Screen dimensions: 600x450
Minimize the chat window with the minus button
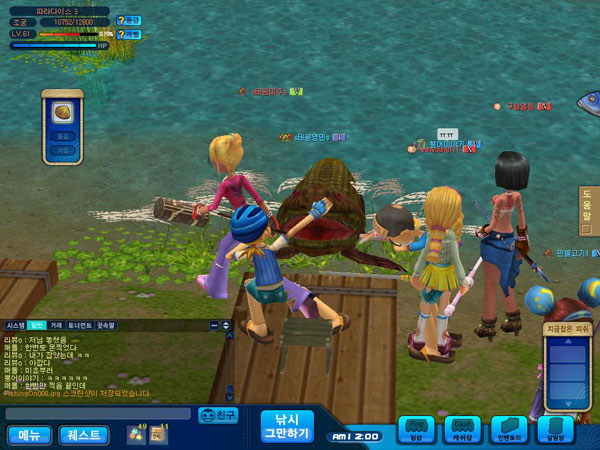click(214, 325)
